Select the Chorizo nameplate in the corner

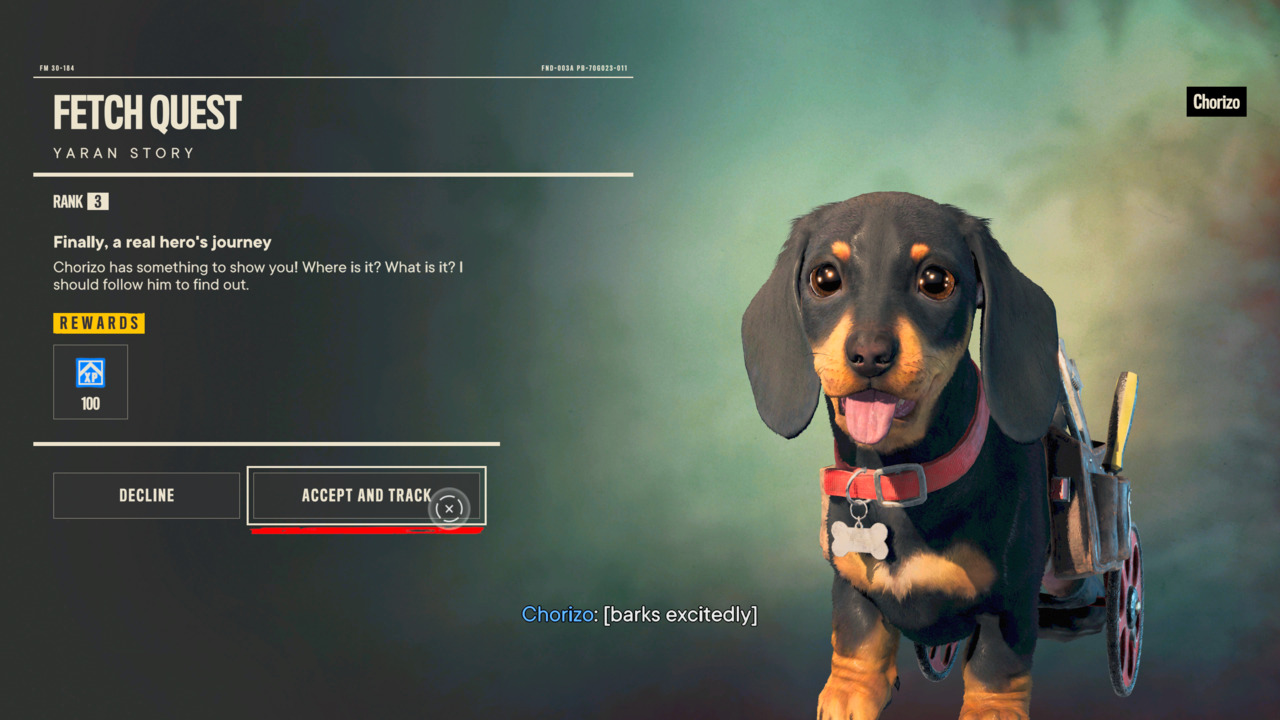[1216, 101]
